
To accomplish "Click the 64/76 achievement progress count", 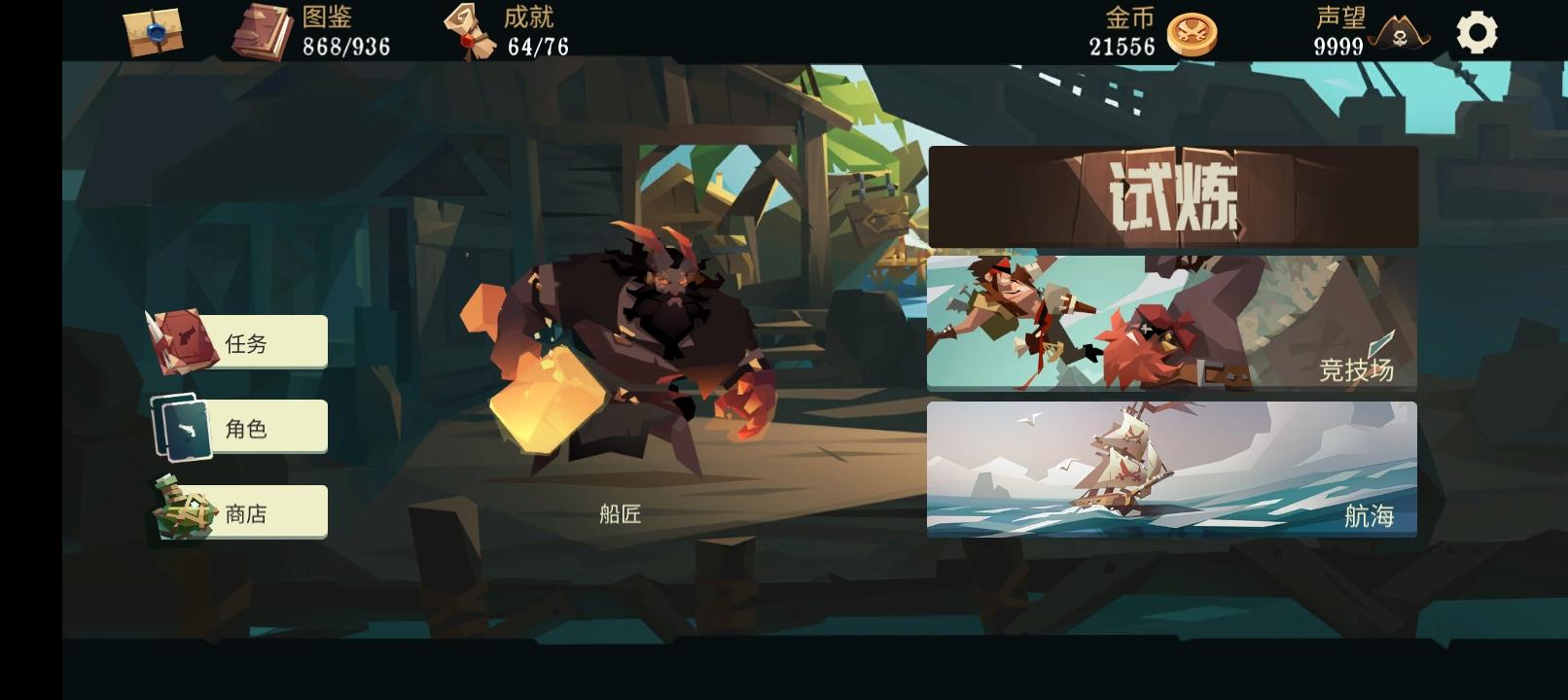I will (x=536, y=45).
